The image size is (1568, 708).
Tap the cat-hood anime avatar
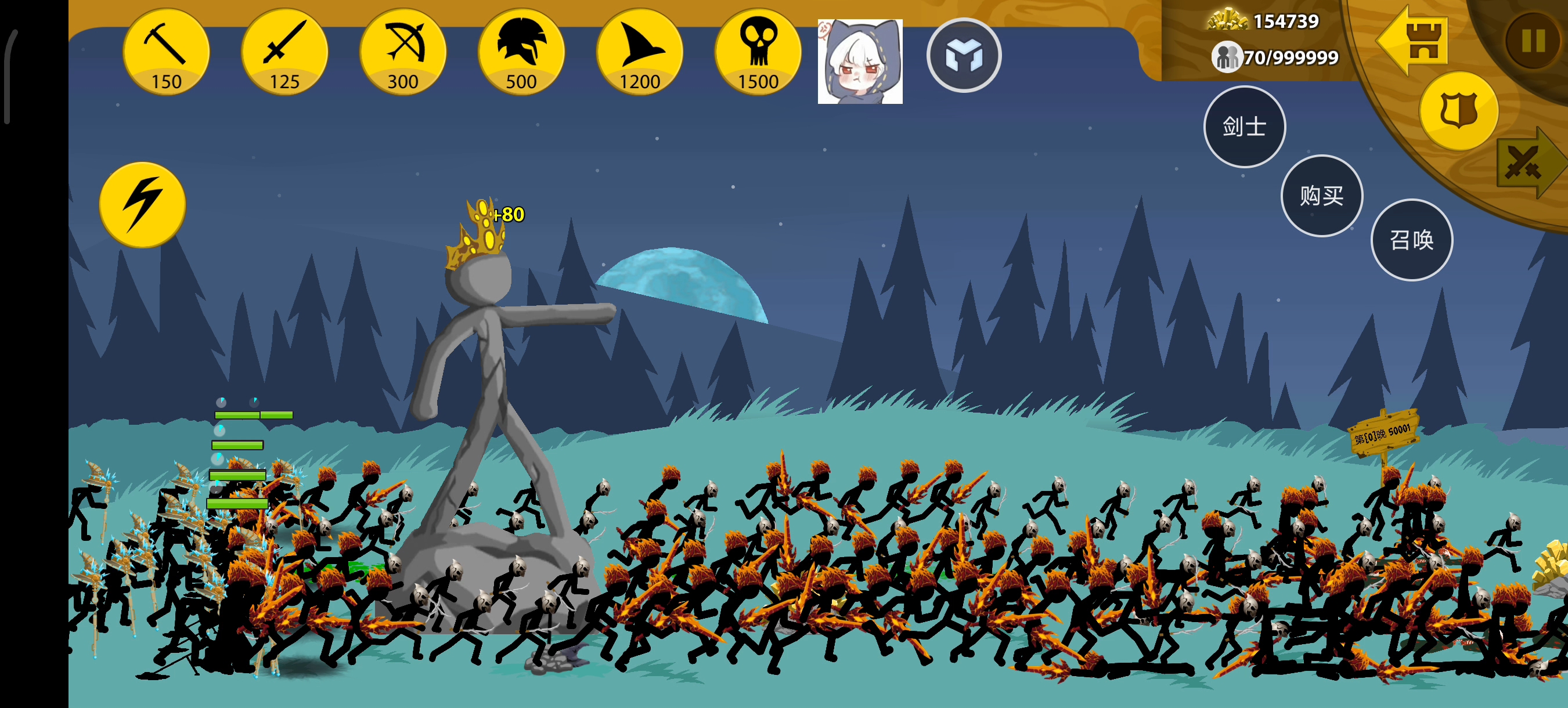[x=860, y=62]
